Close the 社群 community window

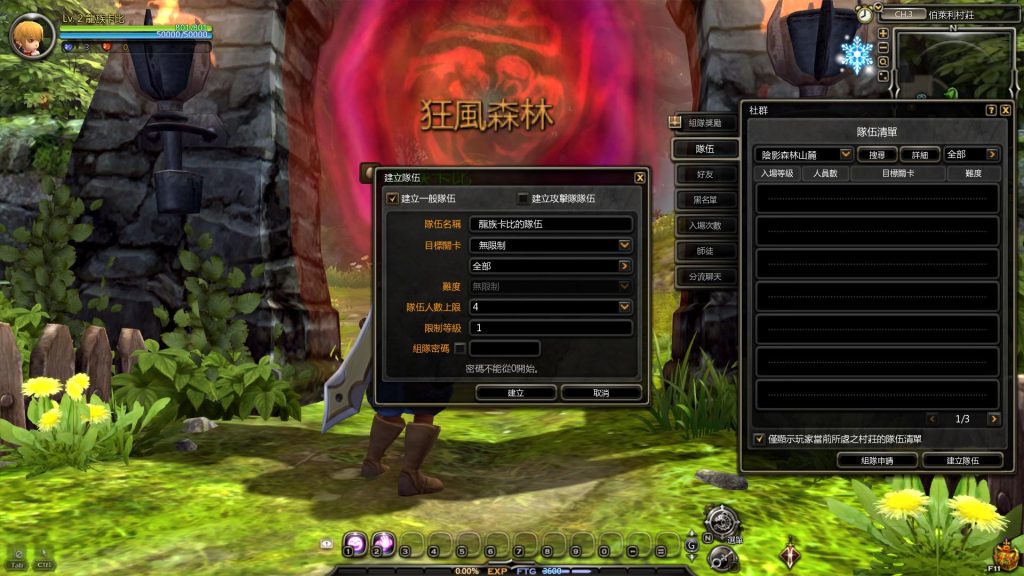pyautogui.click(x=1006, y=110)
